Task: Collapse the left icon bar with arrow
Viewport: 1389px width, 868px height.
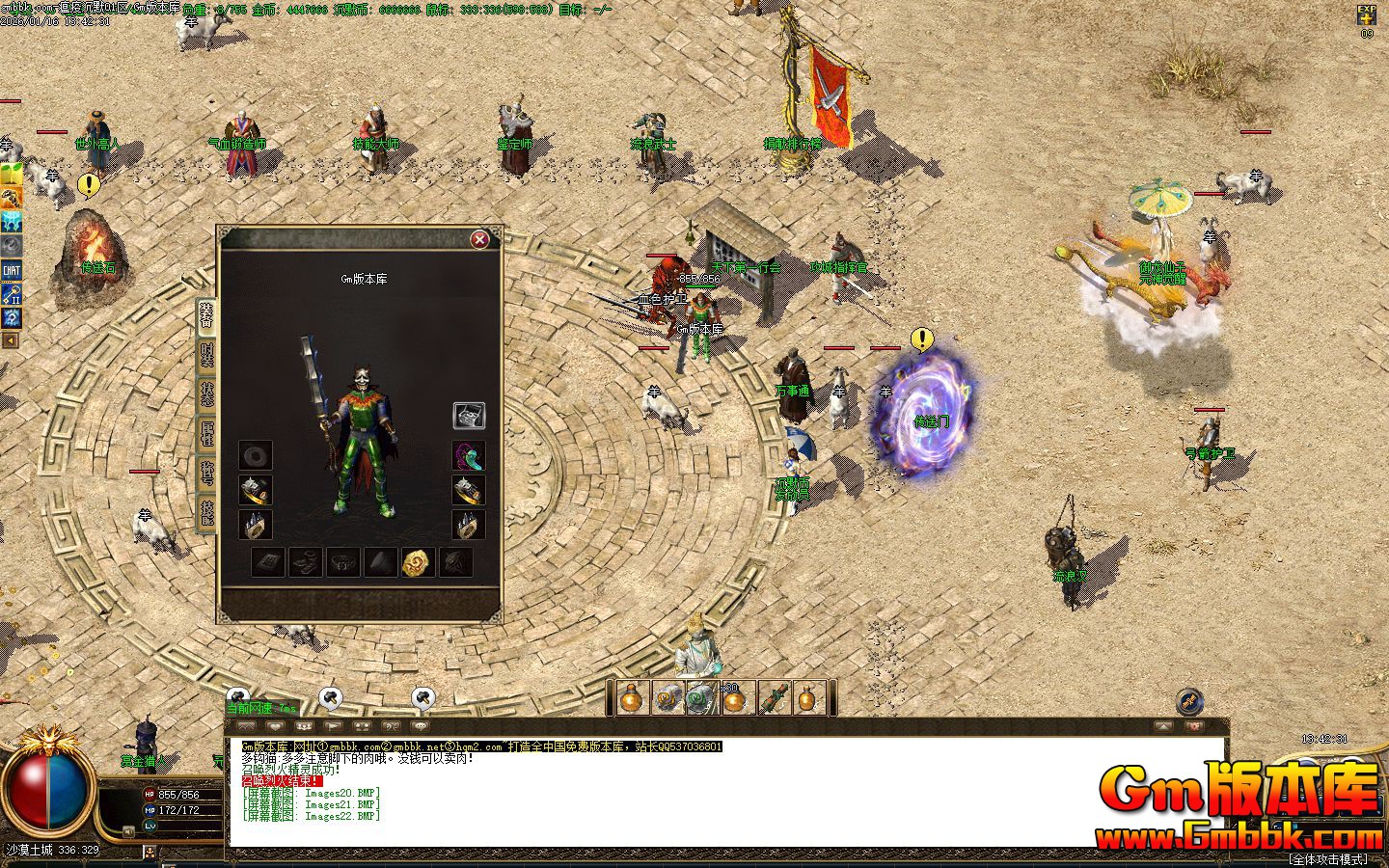Action: (11, 340)
